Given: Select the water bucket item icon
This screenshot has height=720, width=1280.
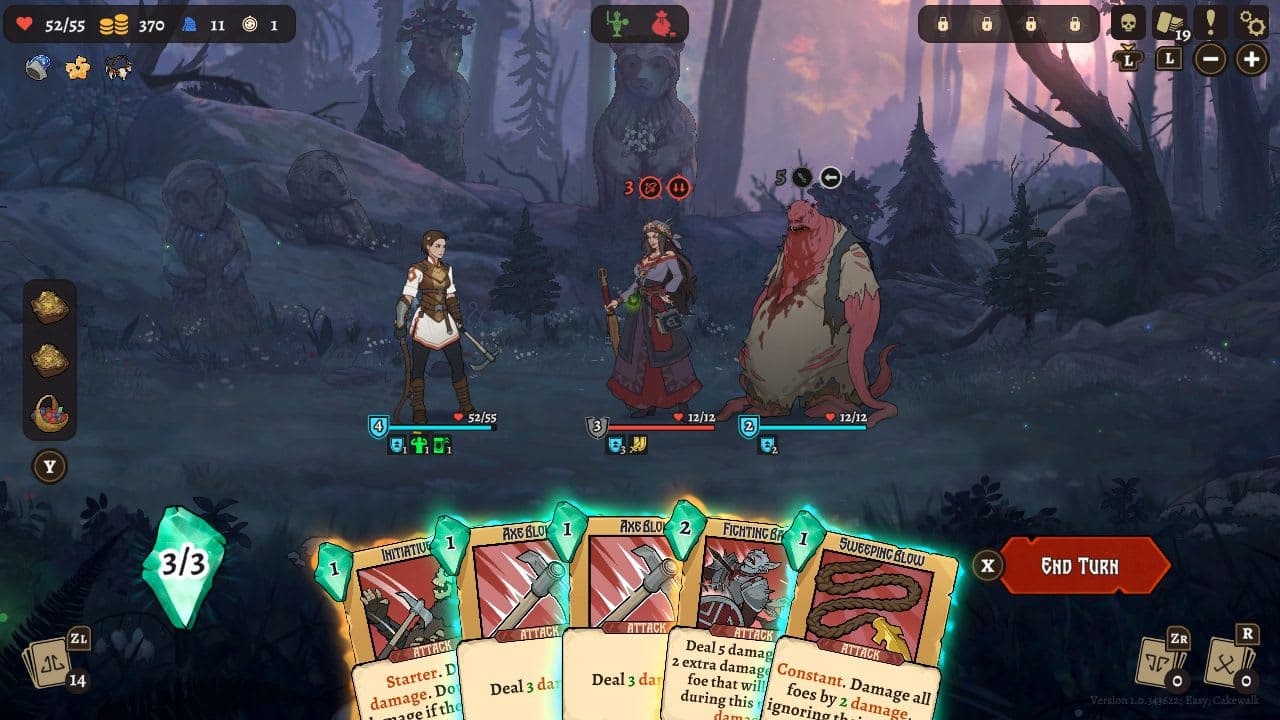Looking at the screenshot, I should tap(35, 67).
